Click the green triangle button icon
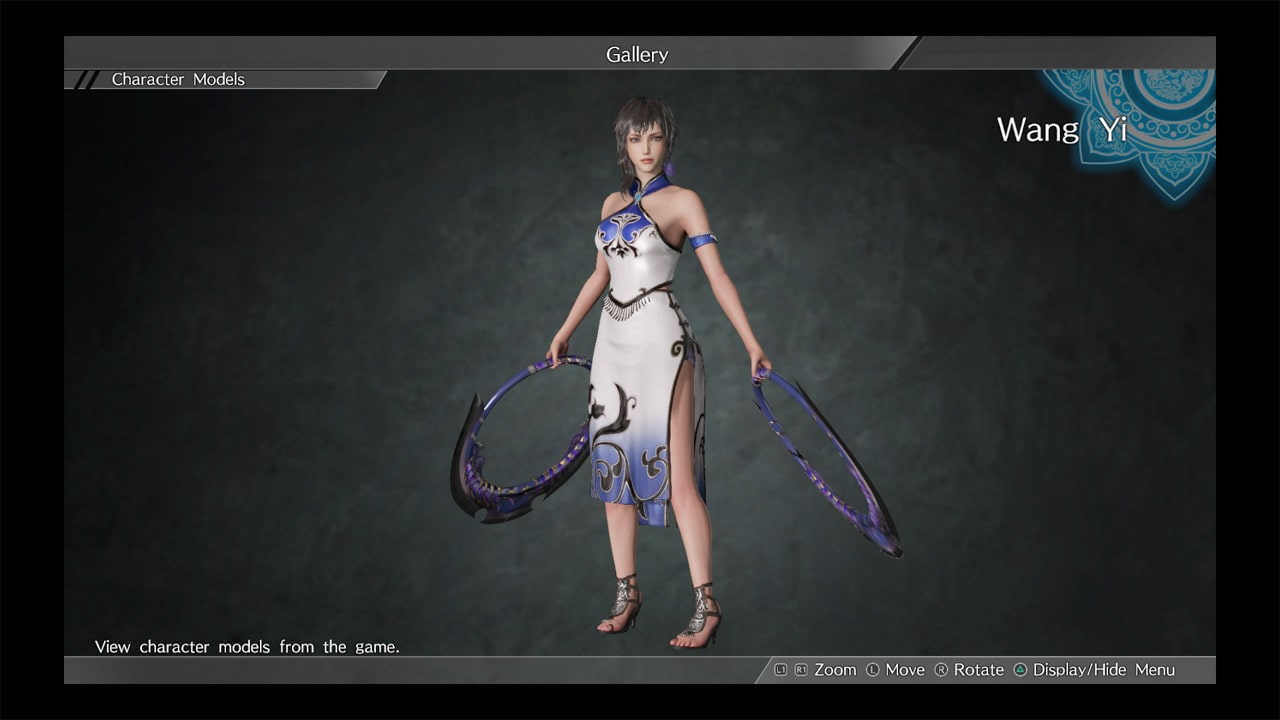 1018,670
